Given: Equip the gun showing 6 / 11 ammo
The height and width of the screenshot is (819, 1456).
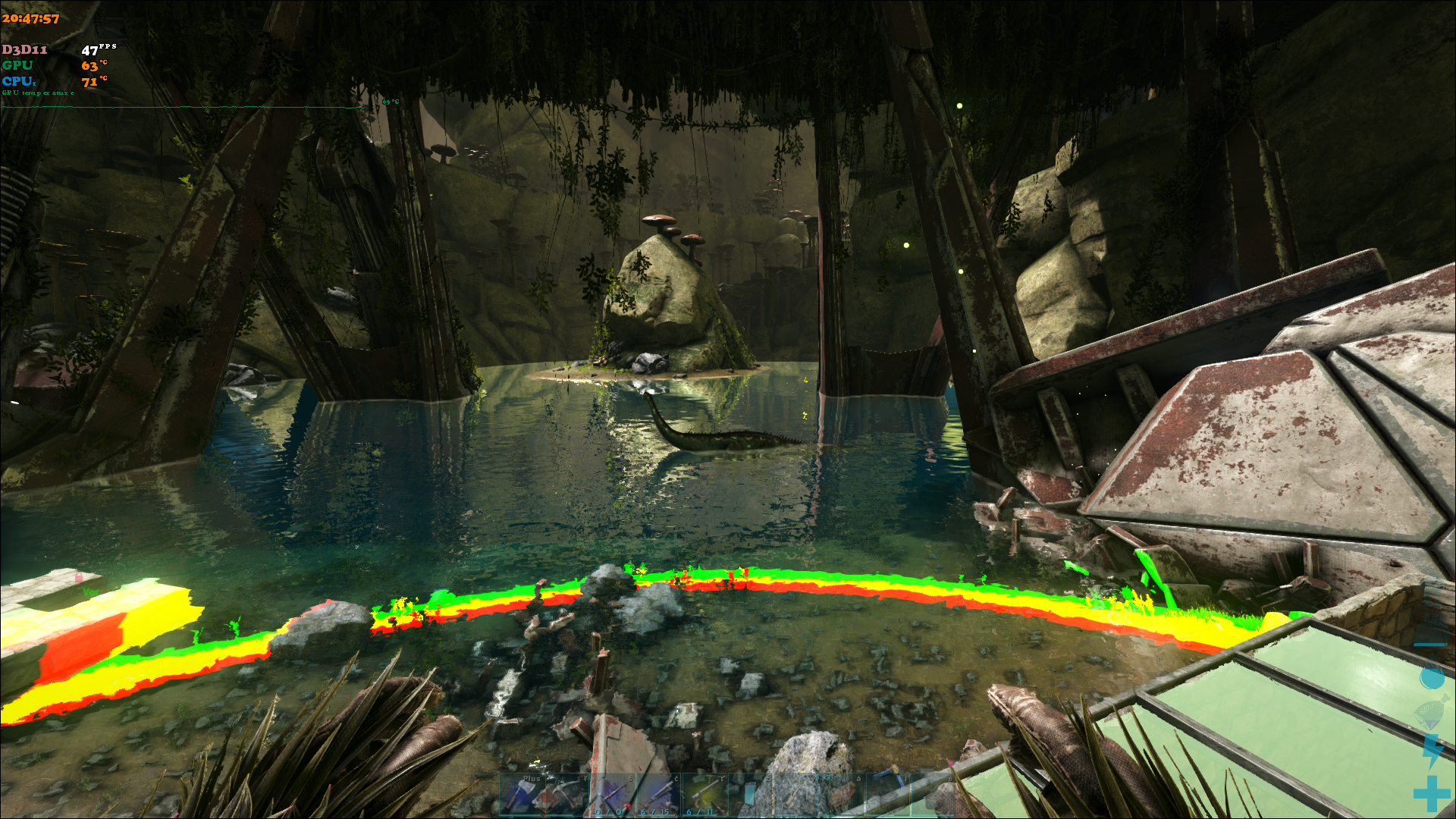Looking at the screenshot, I should tap(704, 795).
